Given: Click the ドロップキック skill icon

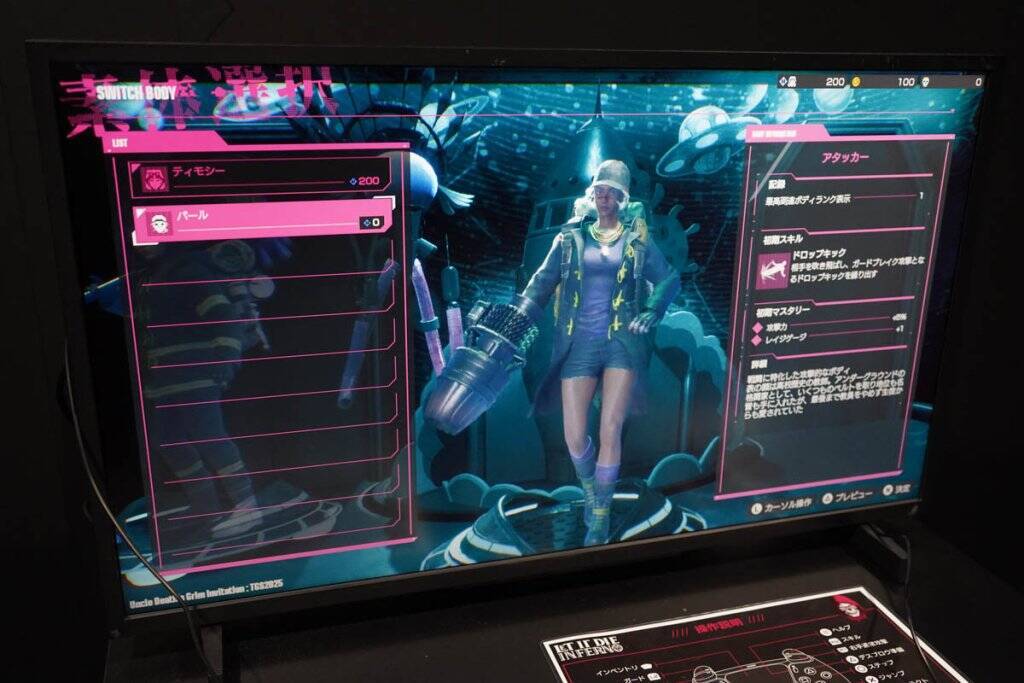Looking at the screenshot, I should click(771, 269).
